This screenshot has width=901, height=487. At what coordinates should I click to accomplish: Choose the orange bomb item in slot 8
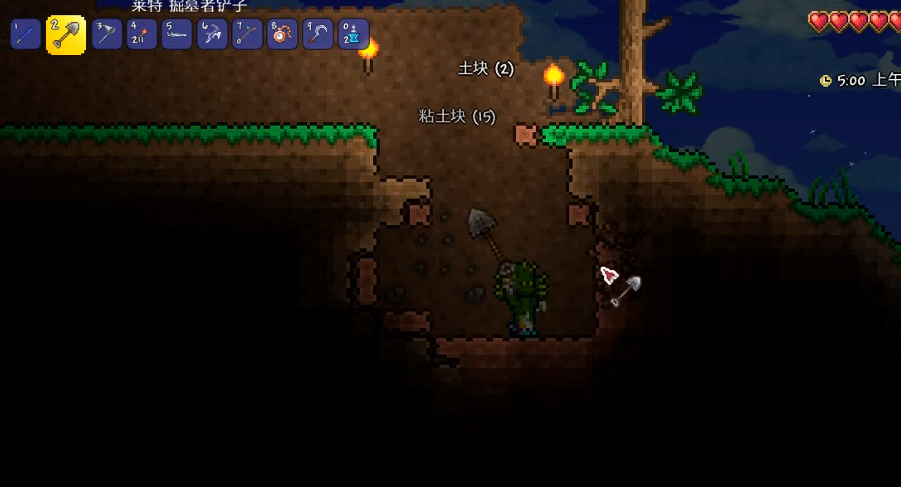point(282,34)
